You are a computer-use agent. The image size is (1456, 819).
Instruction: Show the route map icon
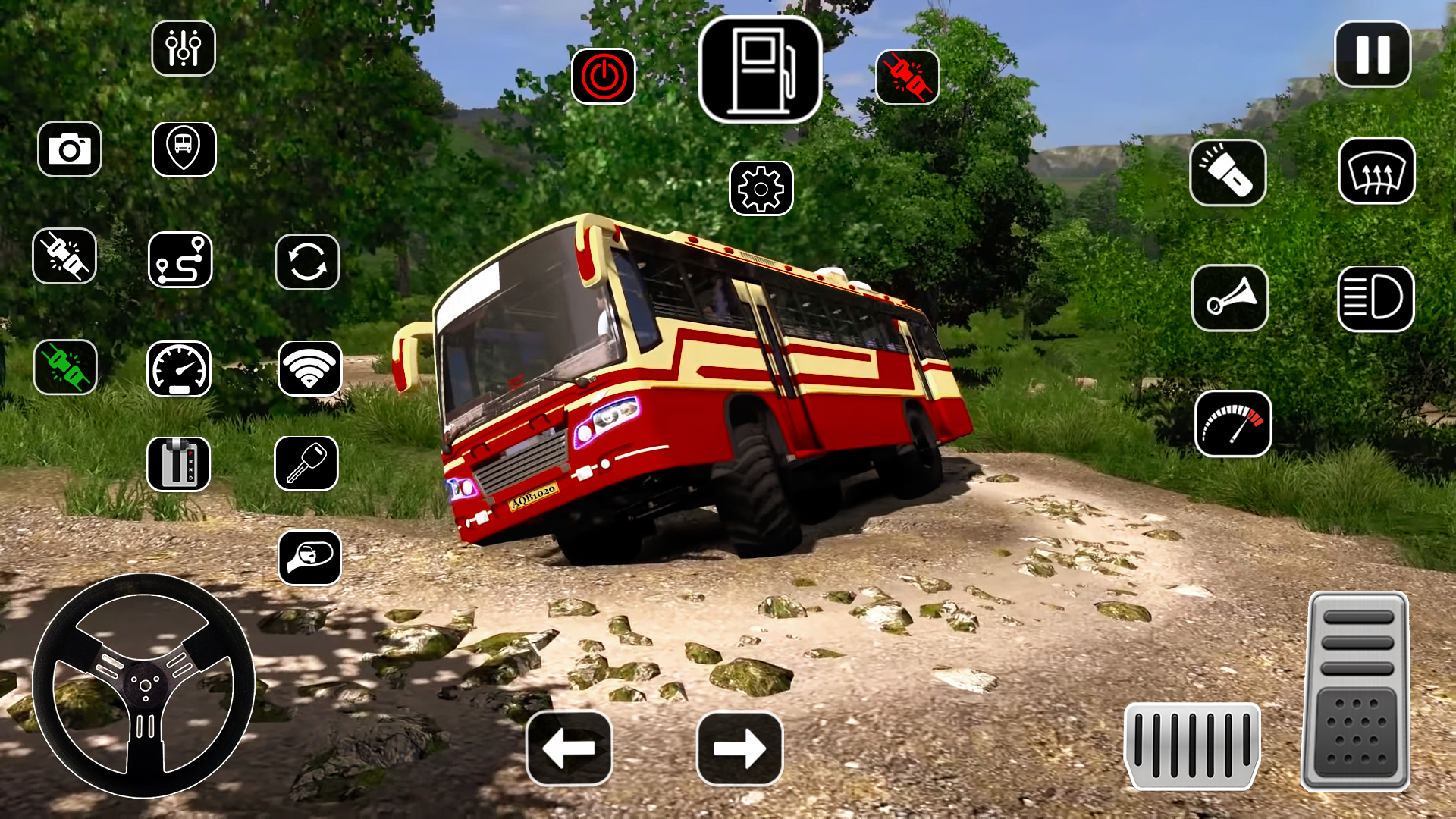click(x=180, y=260)
